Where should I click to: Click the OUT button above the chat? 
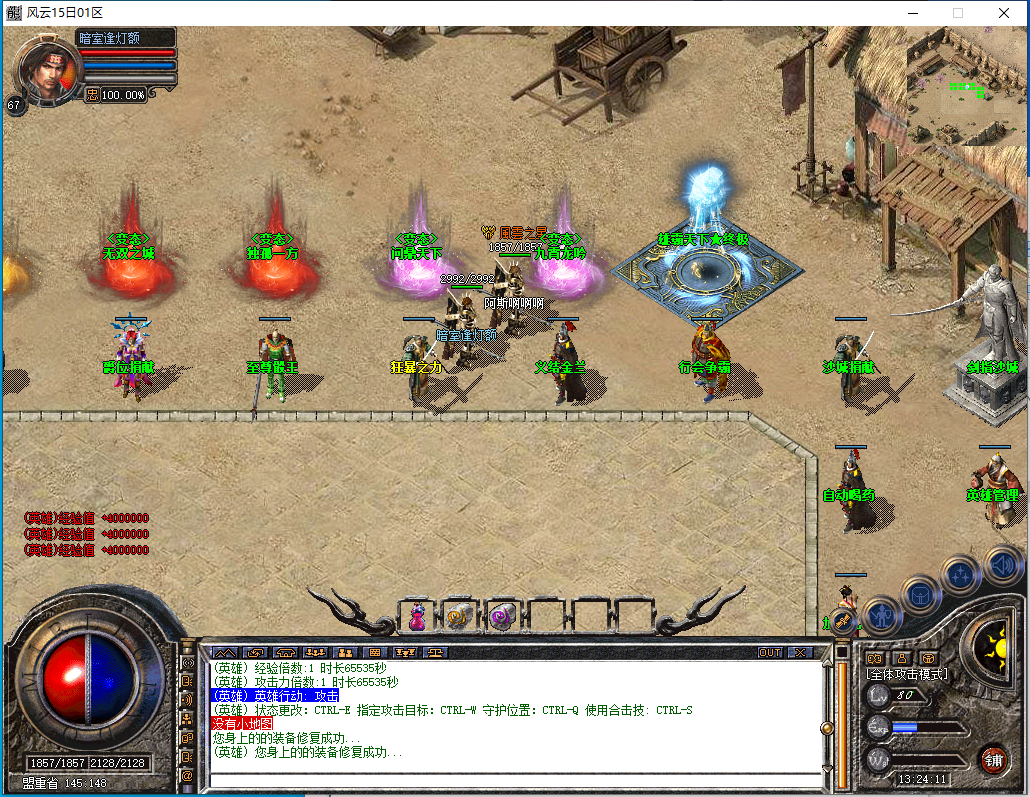click(x=770, y=652)
